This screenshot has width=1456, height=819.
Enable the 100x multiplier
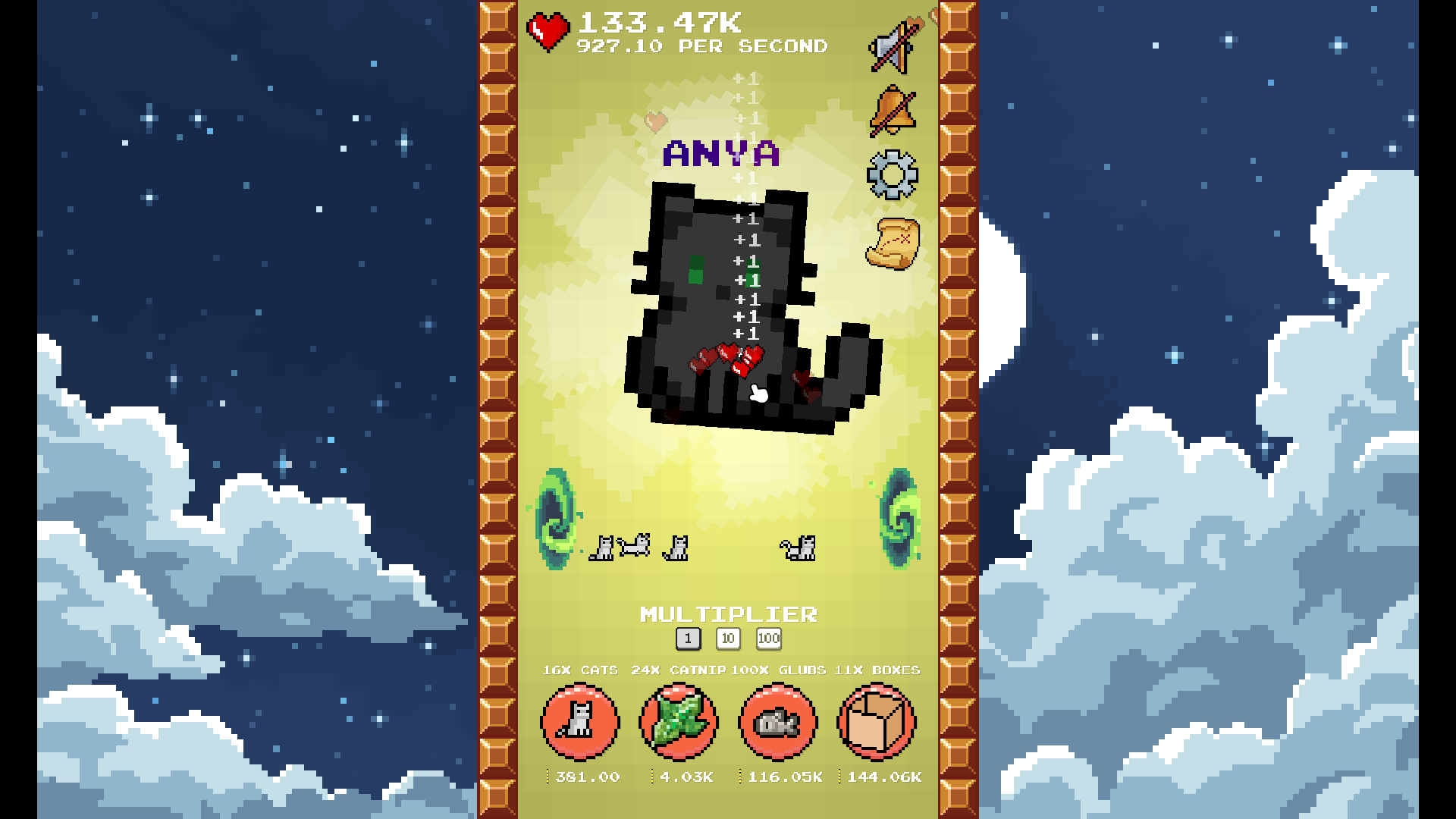click(768, 639)
